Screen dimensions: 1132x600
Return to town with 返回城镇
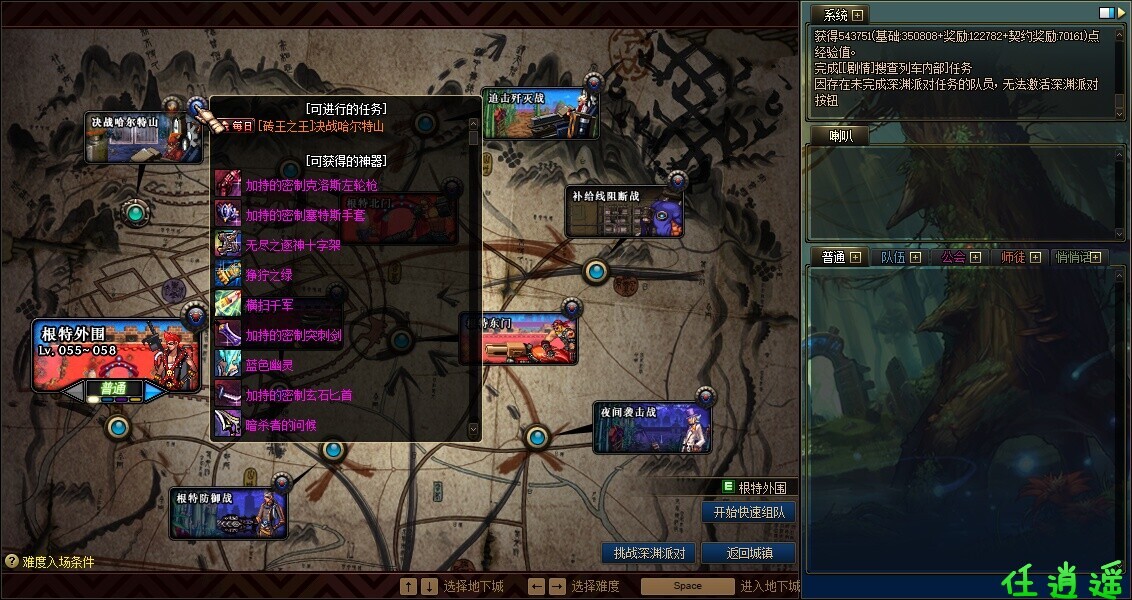pyautogui.click(x=748, y=553)
